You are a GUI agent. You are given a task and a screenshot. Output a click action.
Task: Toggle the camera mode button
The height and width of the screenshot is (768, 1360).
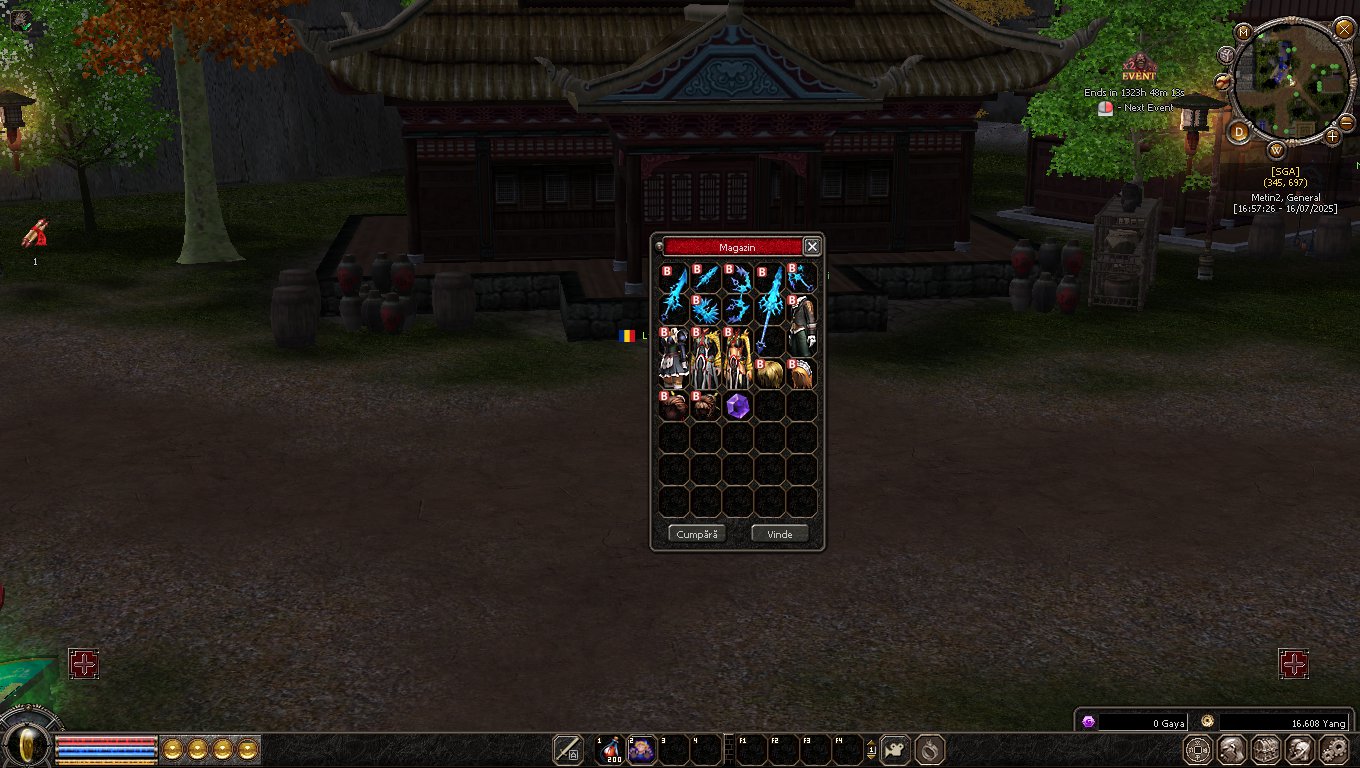coord(896,749)
